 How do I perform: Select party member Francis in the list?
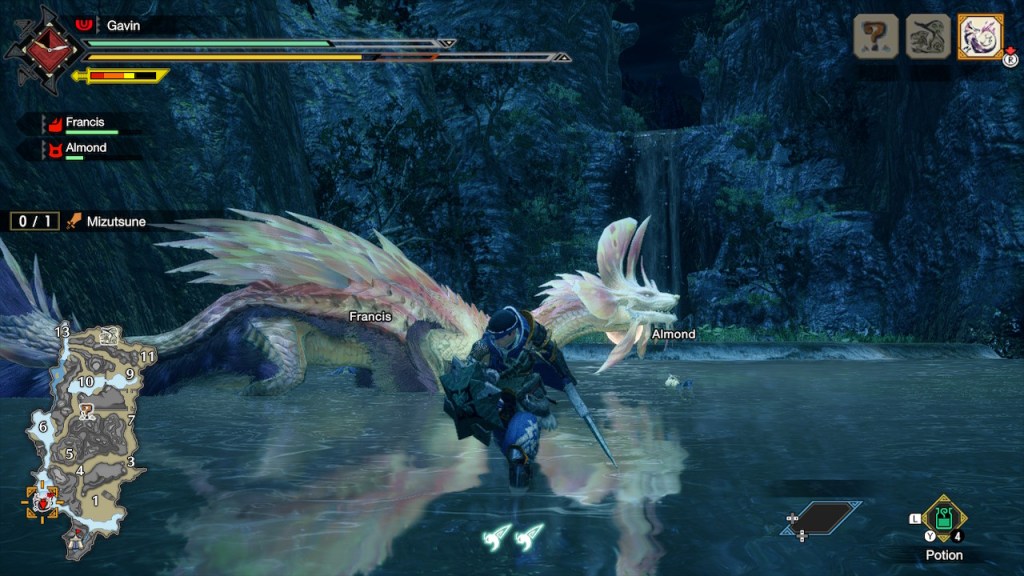(84, 123)
